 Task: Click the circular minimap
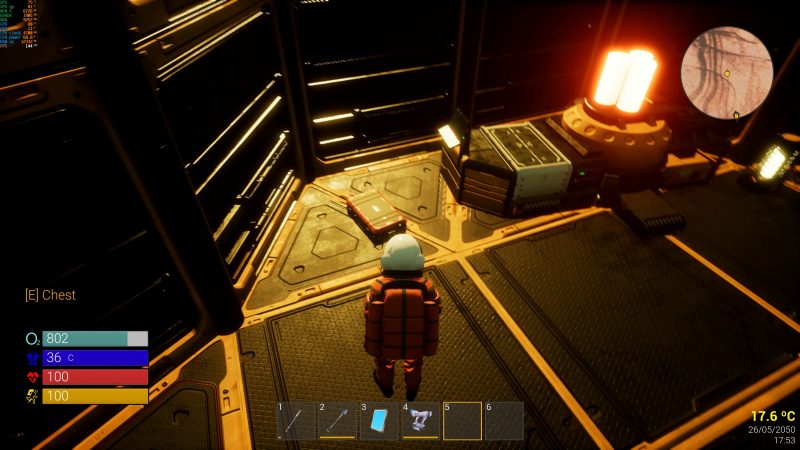pyautogui.click(x=727, y=73)
